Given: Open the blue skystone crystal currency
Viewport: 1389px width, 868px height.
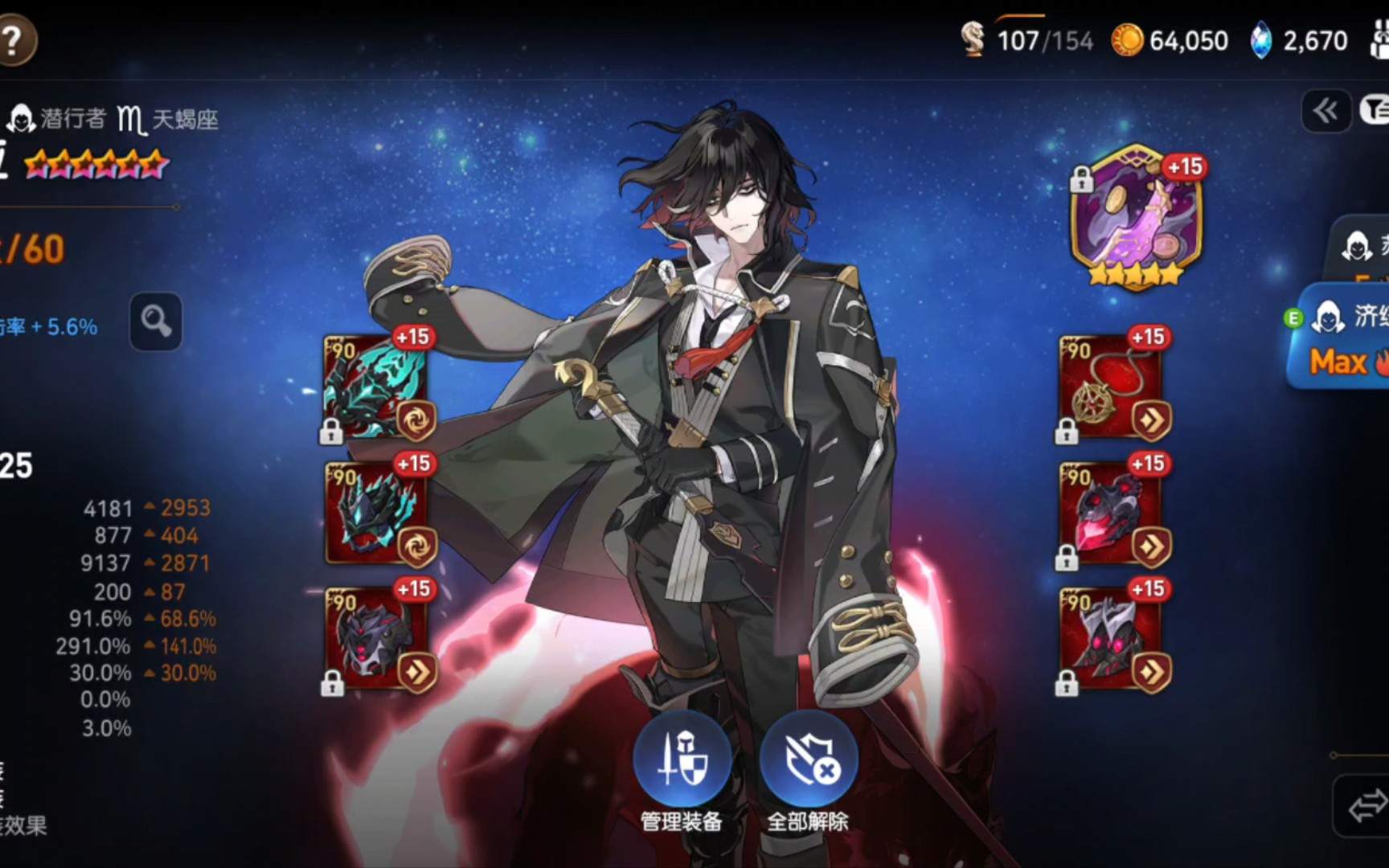Looking at the screenshot, I should pos(1300,40).
